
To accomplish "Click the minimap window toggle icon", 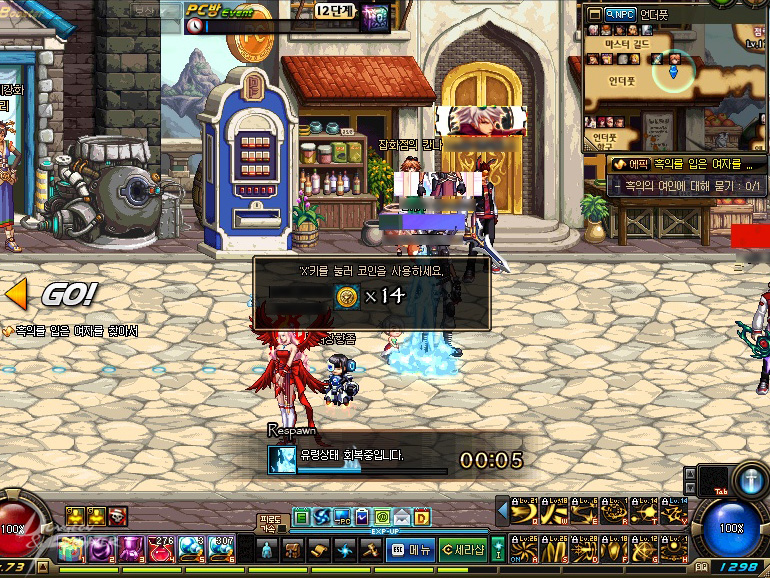I will click(x=593, y=15).
